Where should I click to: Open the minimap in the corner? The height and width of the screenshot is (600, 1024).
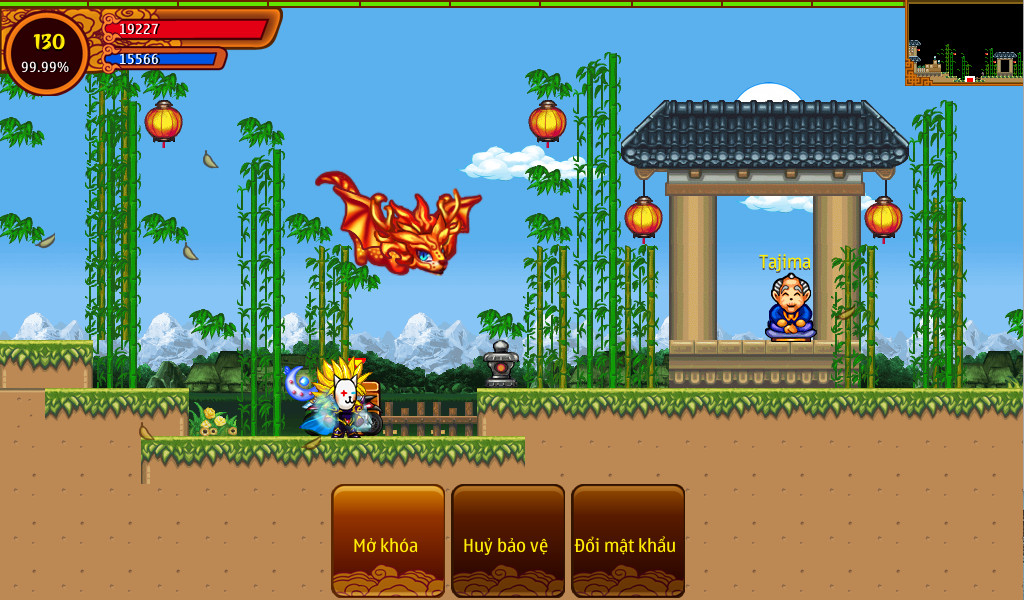click(964, 43)
